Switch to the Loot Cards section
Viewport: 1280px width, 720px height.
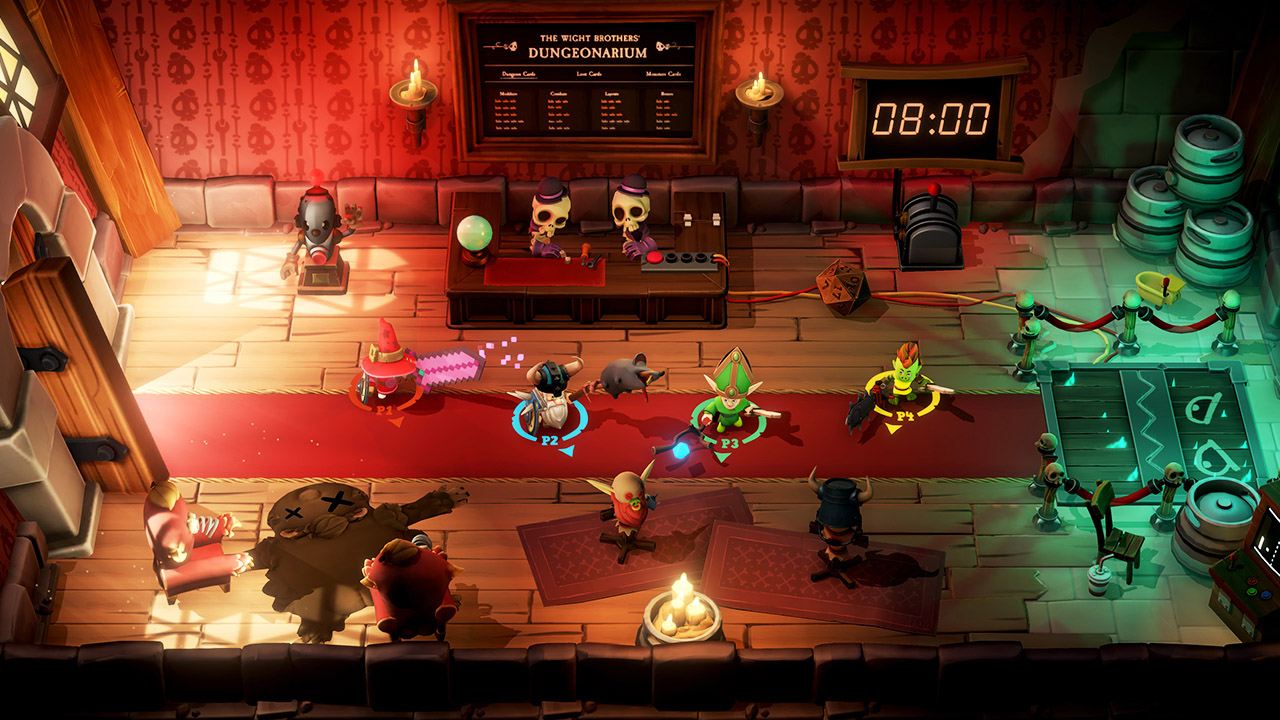tap(590, 74)
